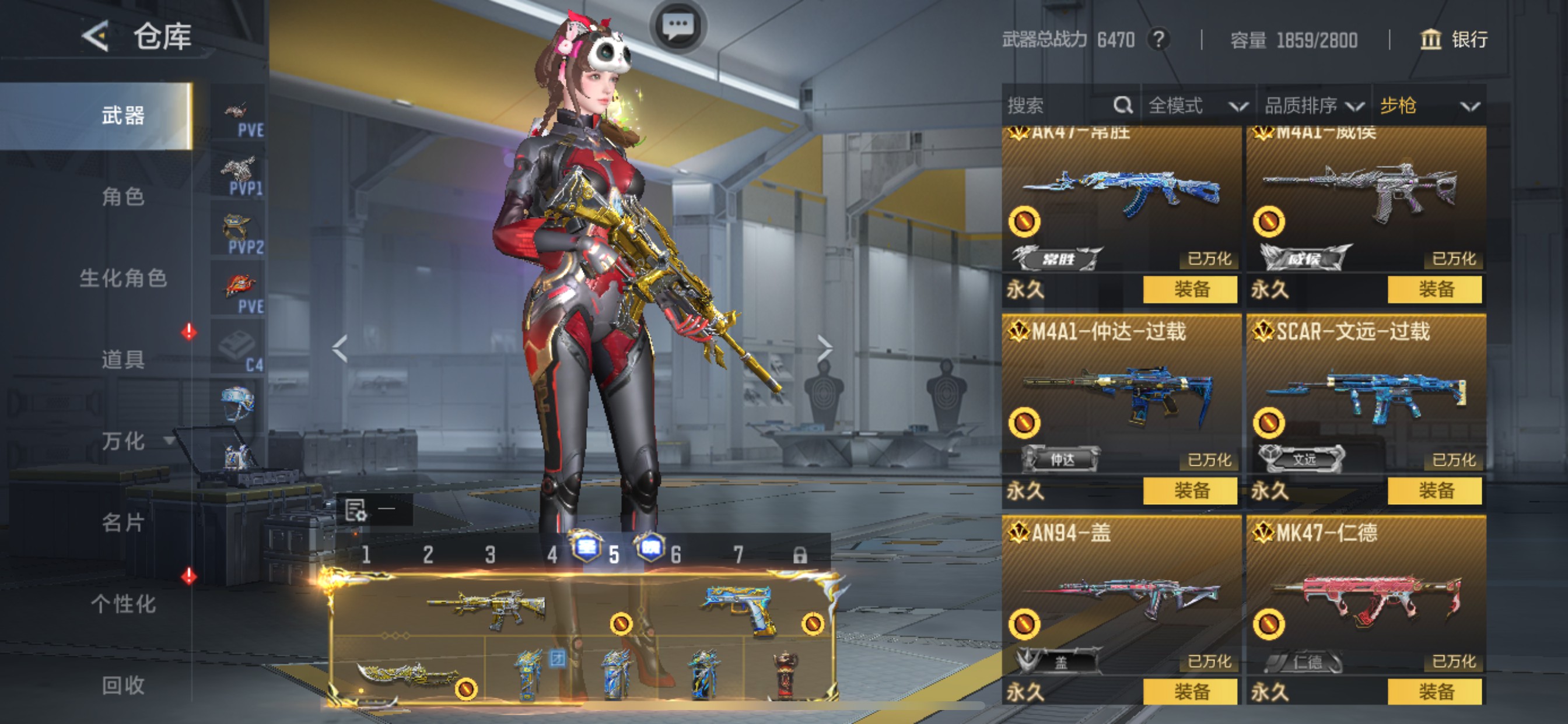Open the 回收 section
The width and height of the screenshot is (1568, 724).
123,686
